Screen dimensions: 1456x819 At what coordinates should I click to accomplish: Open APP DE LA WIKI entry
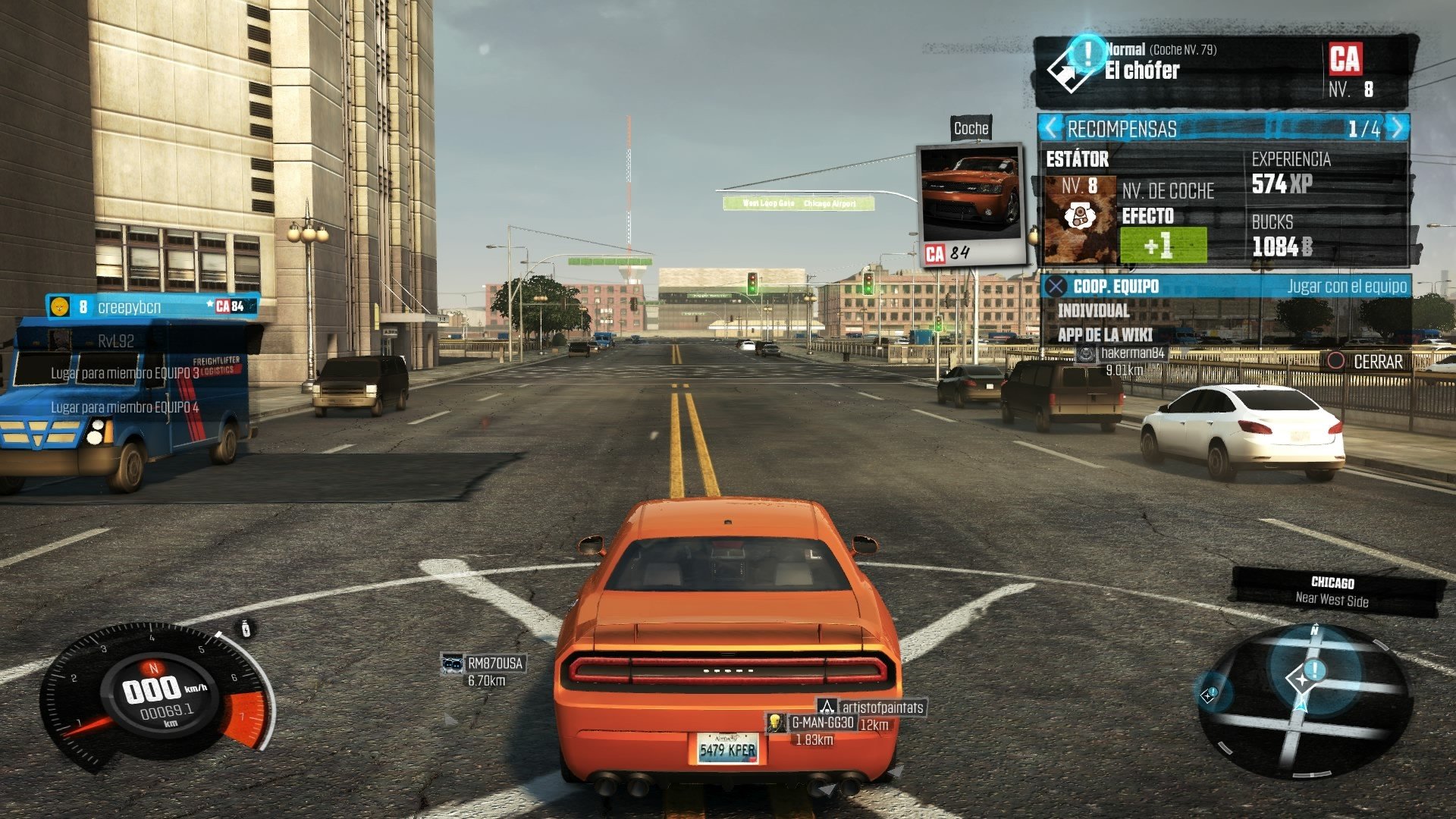[1105, 335]
